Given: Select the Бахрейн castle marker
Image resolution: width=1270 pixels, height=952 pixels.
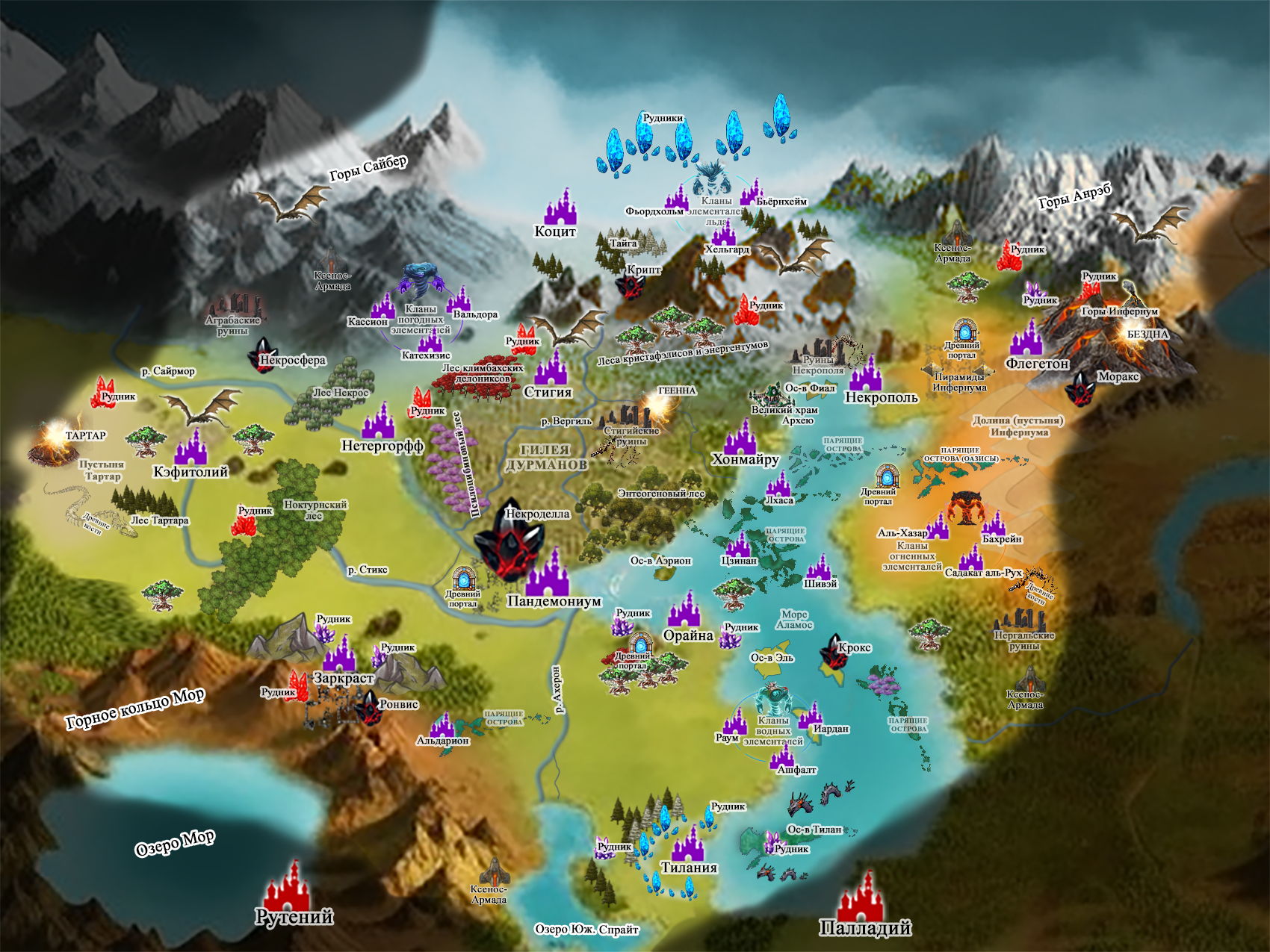Looking at the screenshot, I should [994, 523].
